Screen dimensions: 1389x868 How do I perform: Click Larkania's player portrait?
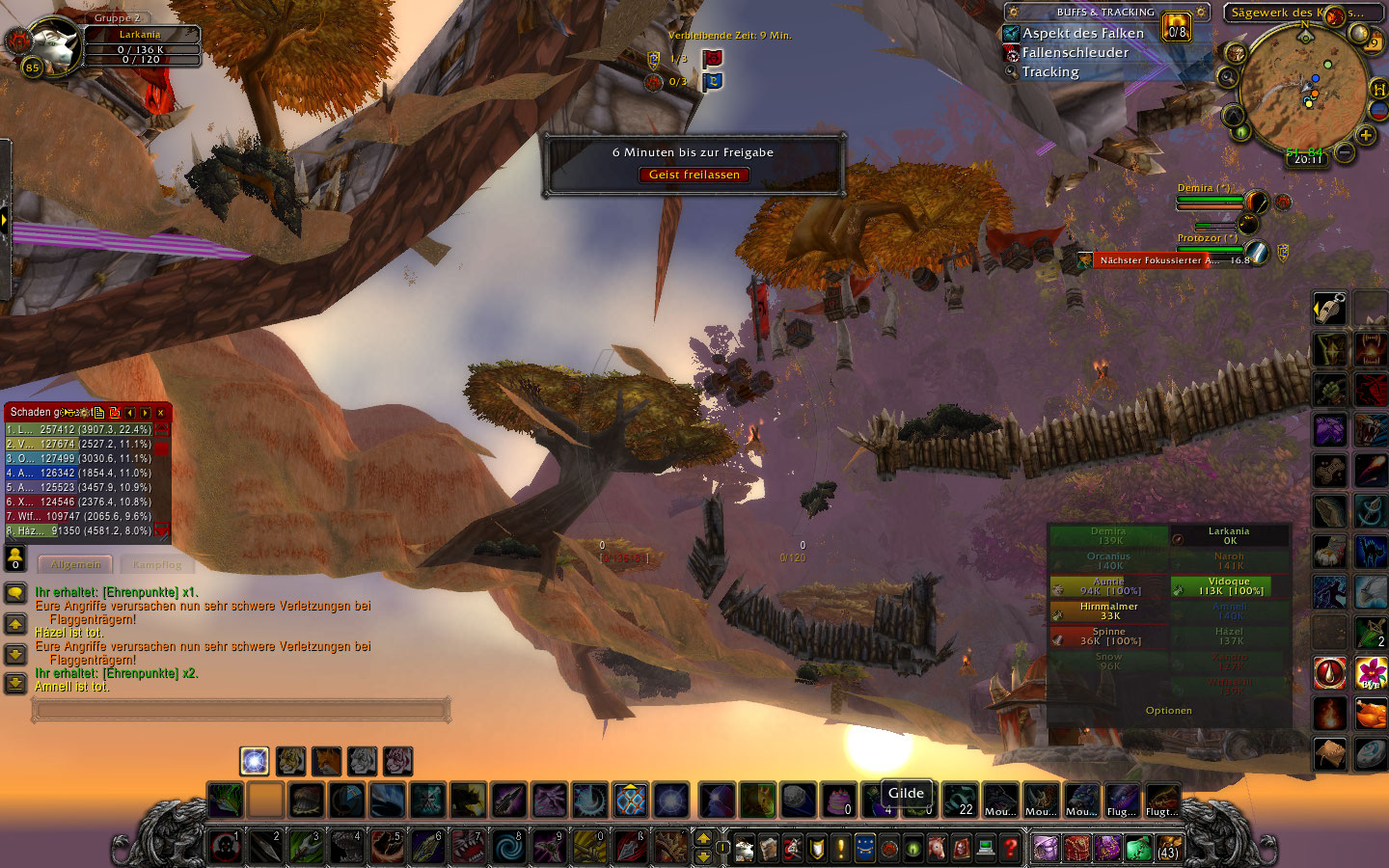(x=55, y=43)
